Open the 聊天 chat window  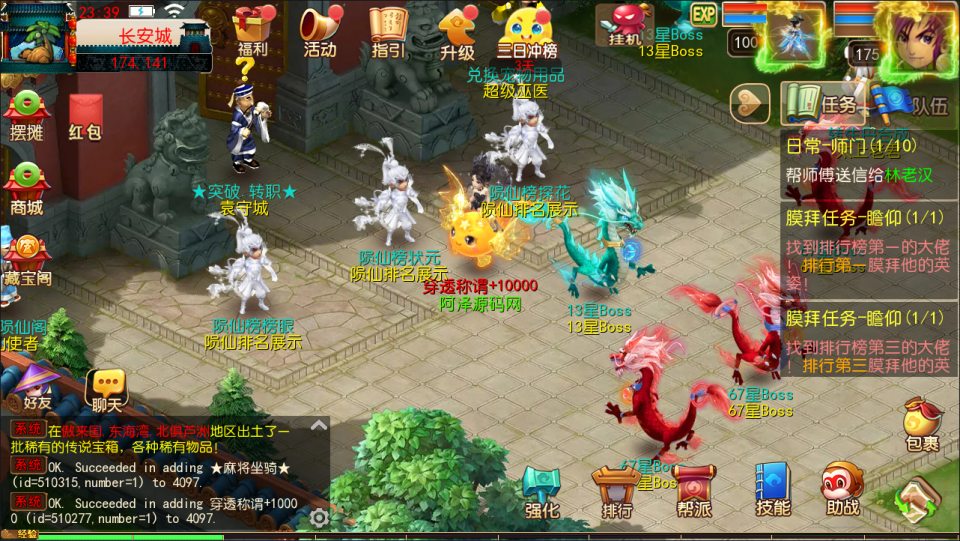coord(106,390)
